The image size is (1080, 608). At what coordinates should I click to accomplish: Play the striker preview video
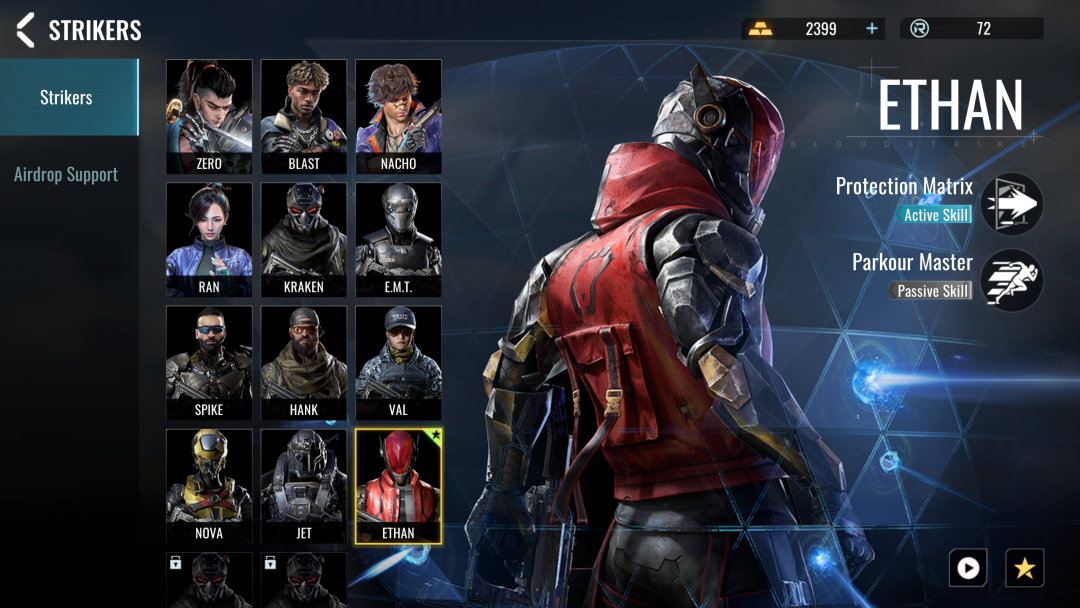click(x=968, y=568)
